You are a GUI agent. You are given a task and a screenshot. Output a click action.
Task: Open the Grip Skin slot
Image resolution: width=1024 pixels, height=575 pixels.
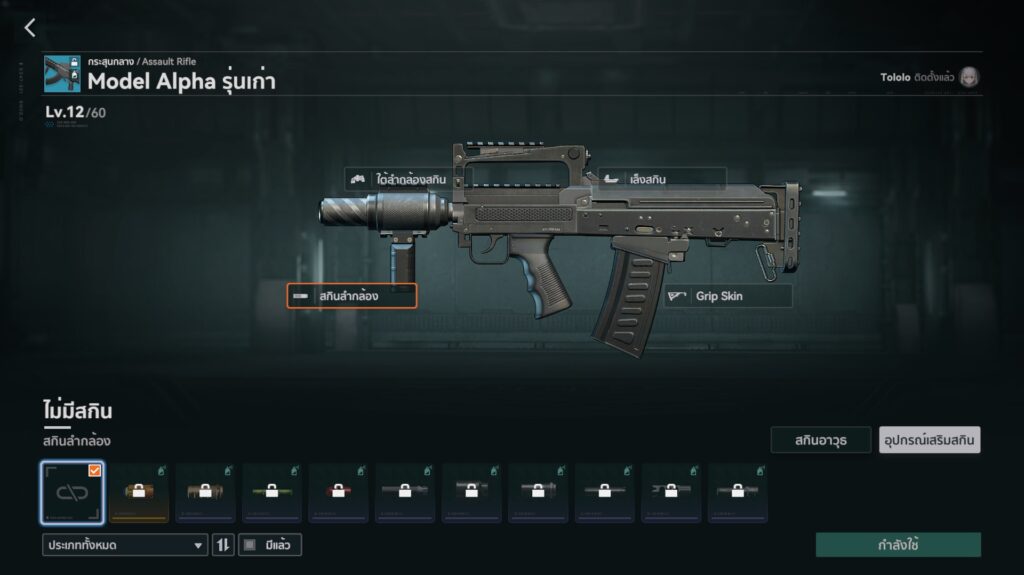point(728,296)
